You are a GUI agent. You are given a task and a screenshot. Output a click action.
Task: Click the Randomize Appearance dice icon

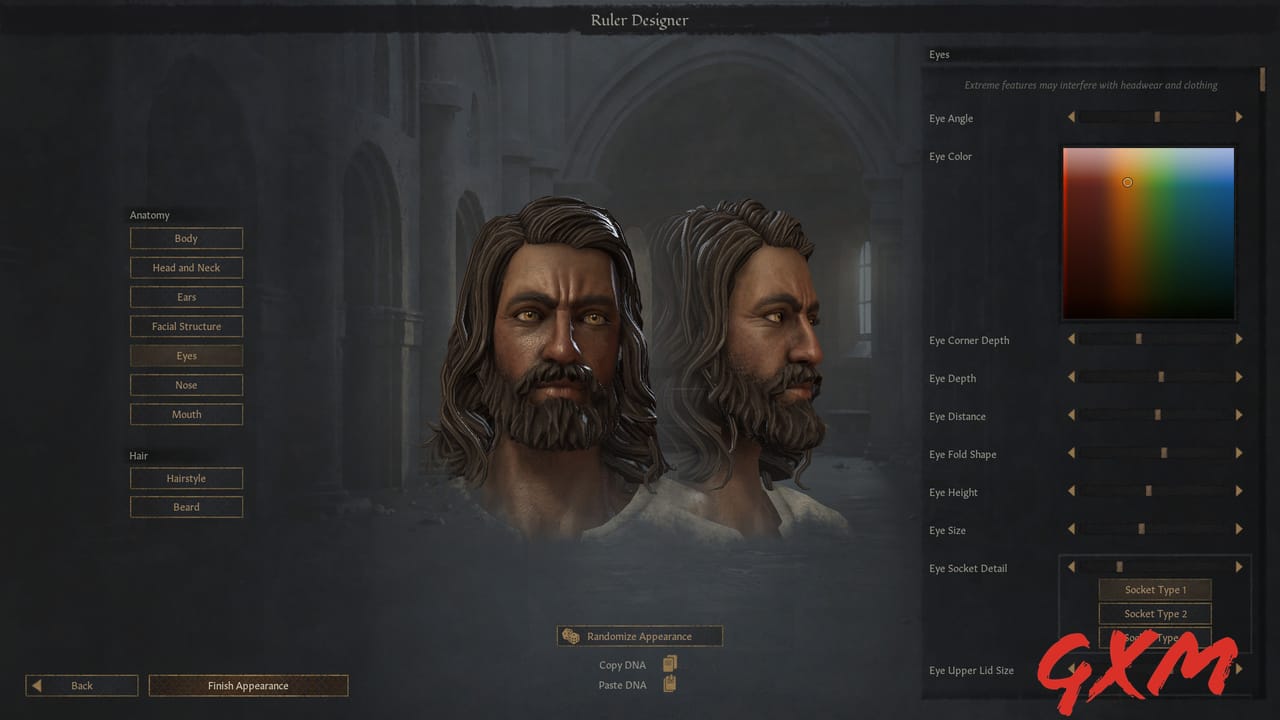pyautogui.click(x=570, y=635)
